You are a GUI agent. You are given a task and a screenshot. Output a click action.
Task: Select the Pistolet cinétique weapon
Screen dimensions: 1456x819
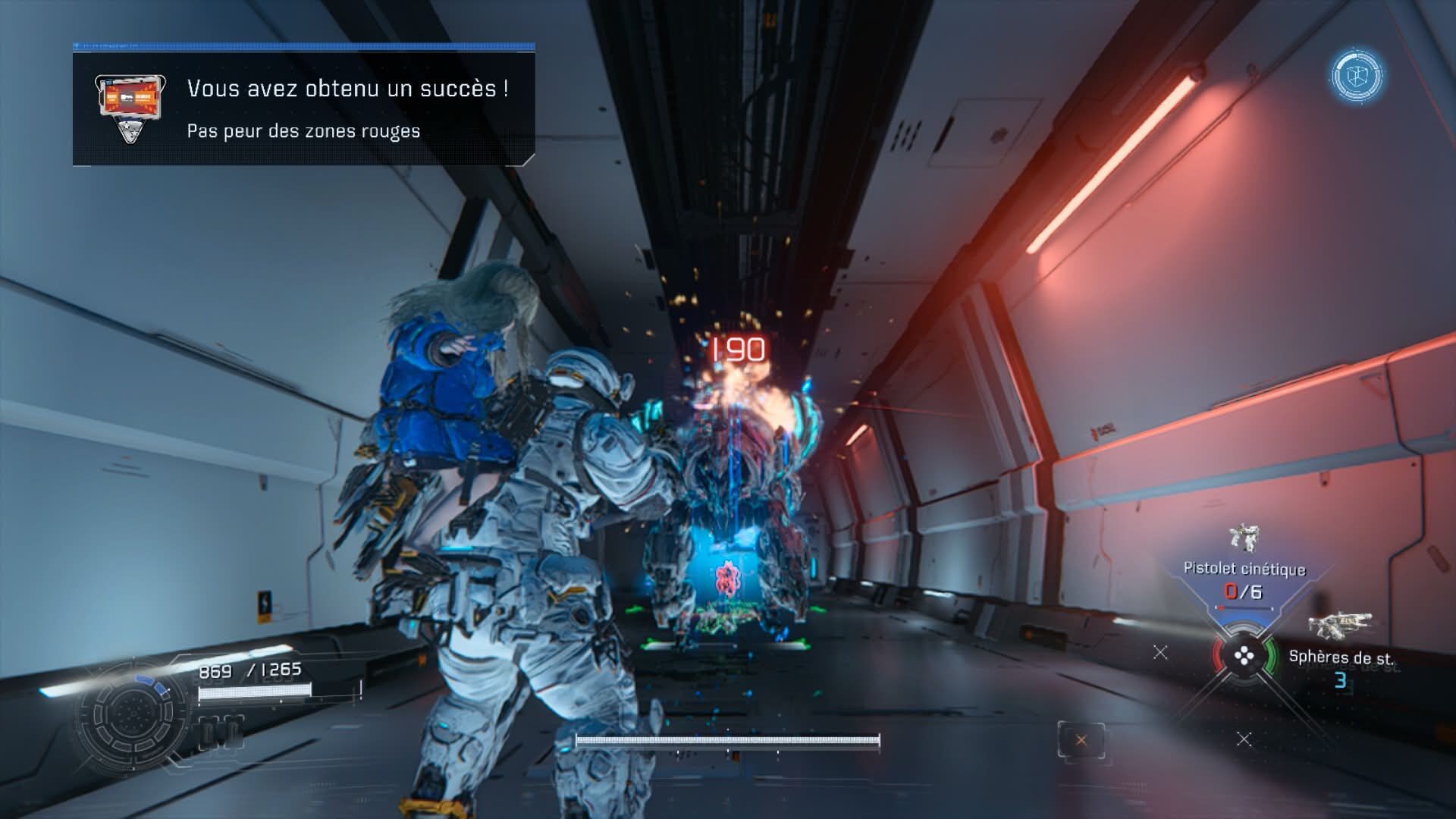point(1244,569)
